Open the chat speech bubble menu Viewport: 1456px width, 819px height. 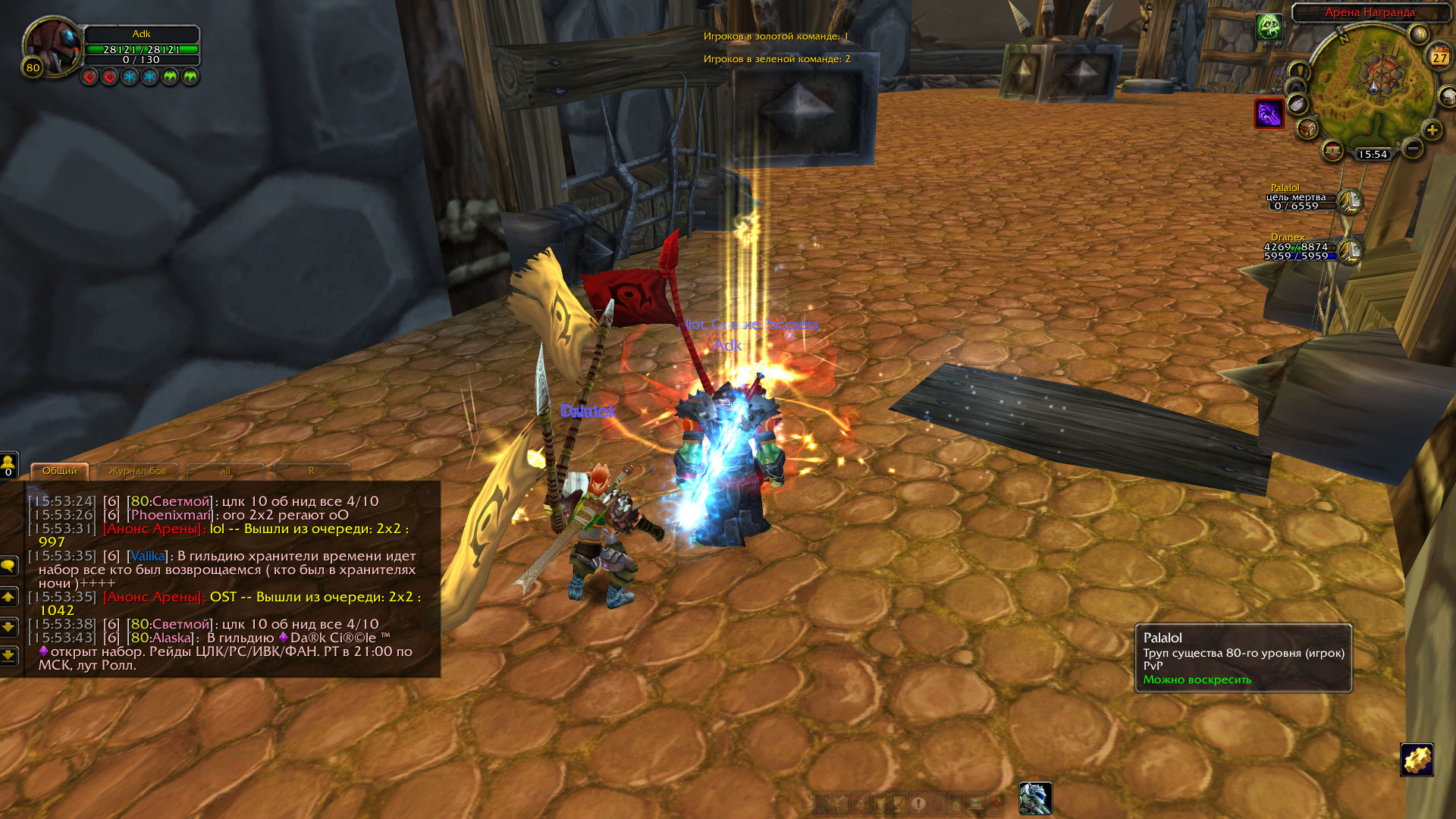8,566
